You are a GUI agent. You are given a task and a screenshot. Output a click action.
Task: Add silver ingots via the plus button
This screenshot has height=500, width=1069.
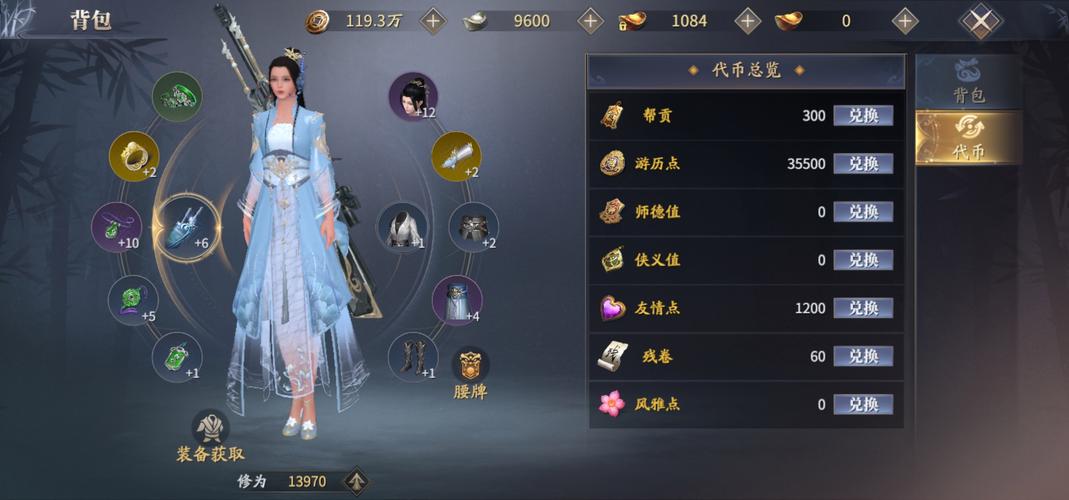591,20
